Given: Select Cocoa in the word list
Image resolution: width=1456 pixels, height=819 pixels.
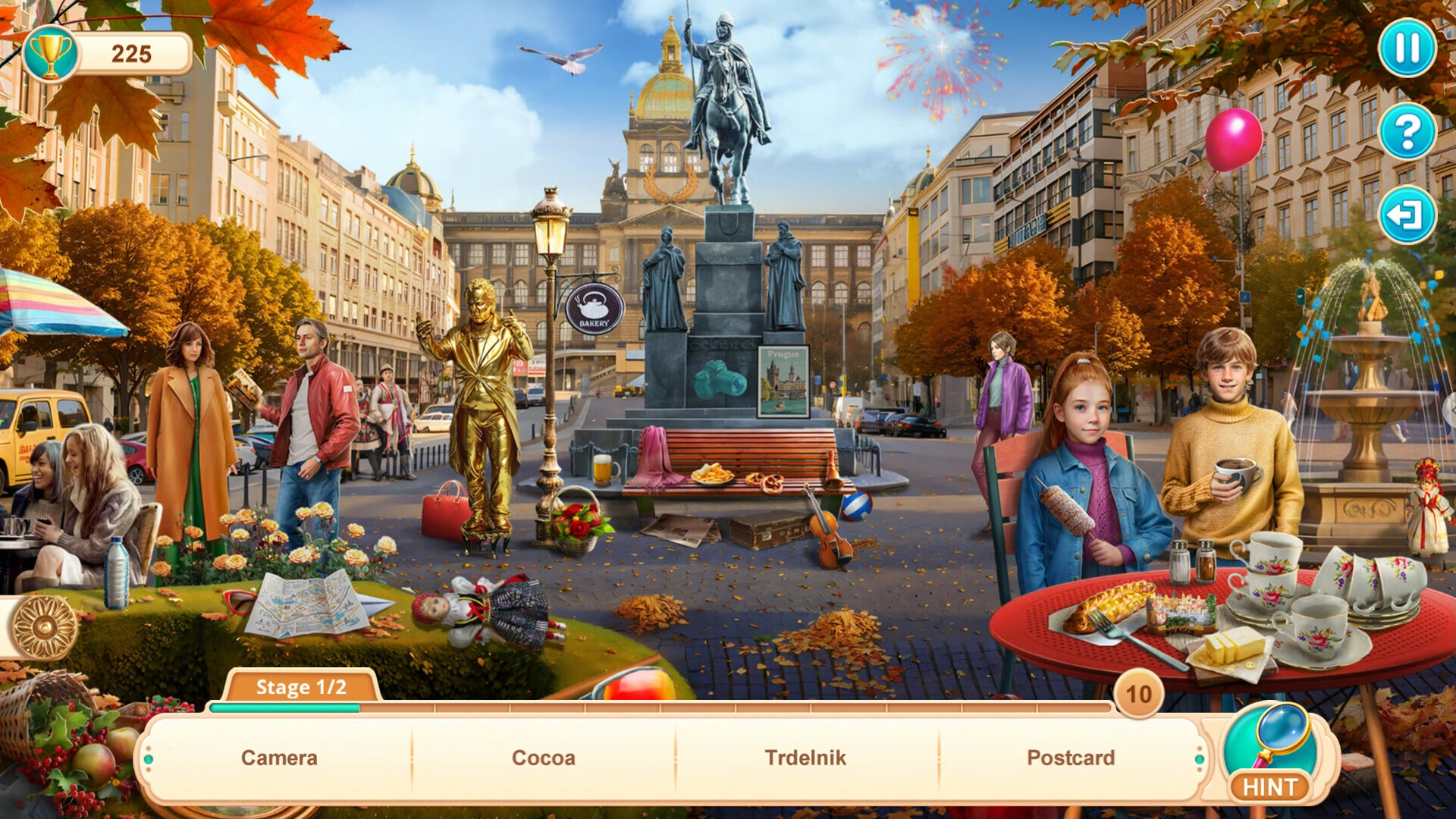Looking at the screenshot, I should 541,757.
